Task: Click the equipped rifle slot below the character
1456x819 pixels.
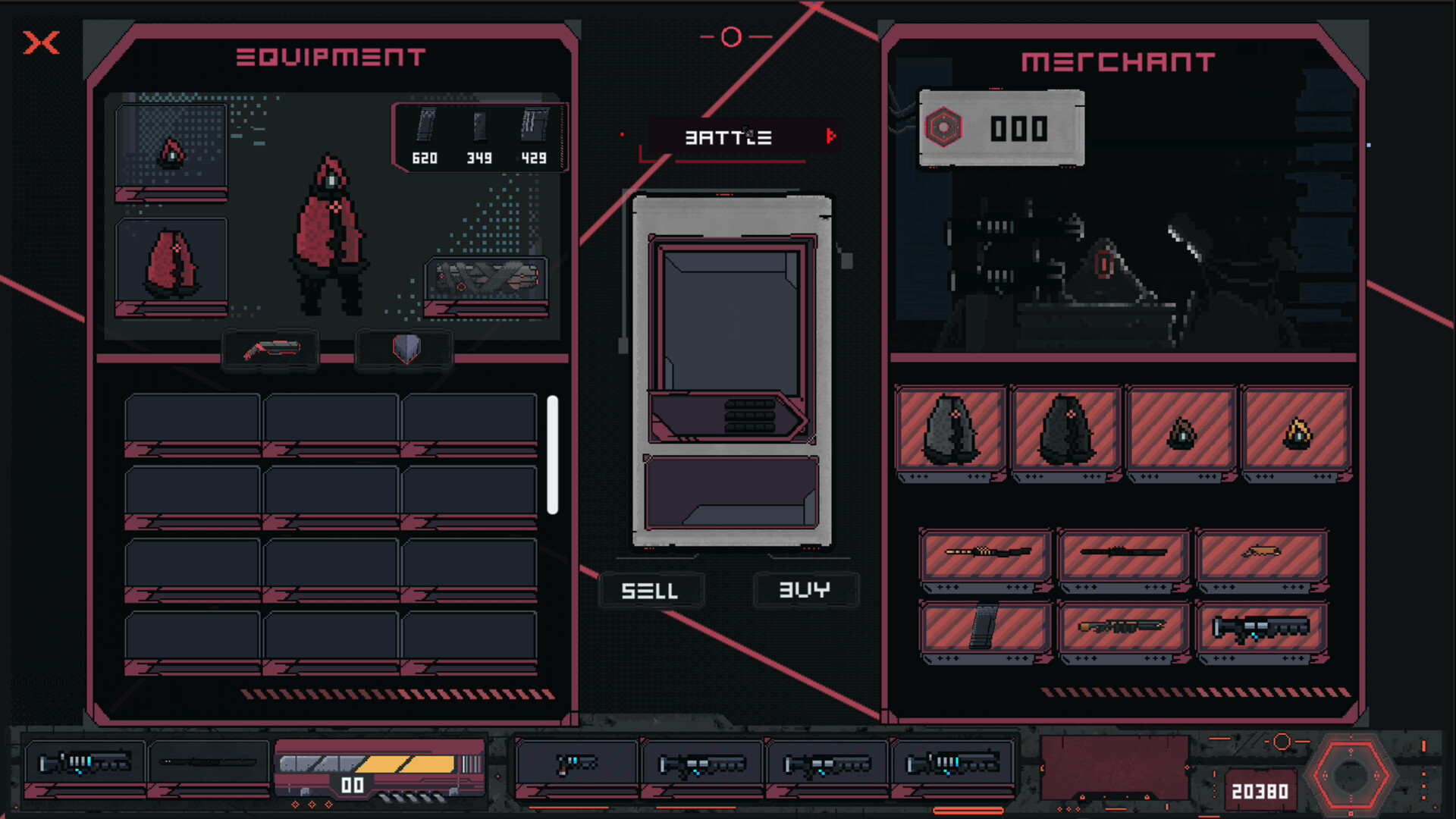Action: [270, 350]
